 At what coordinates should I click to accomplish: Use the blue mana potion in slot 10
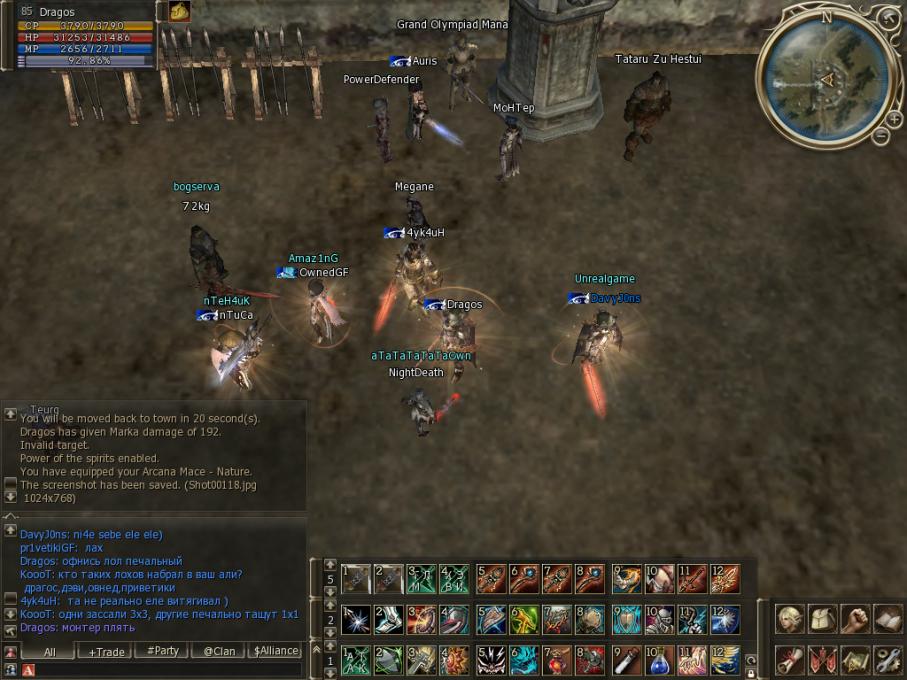(659, 660)
